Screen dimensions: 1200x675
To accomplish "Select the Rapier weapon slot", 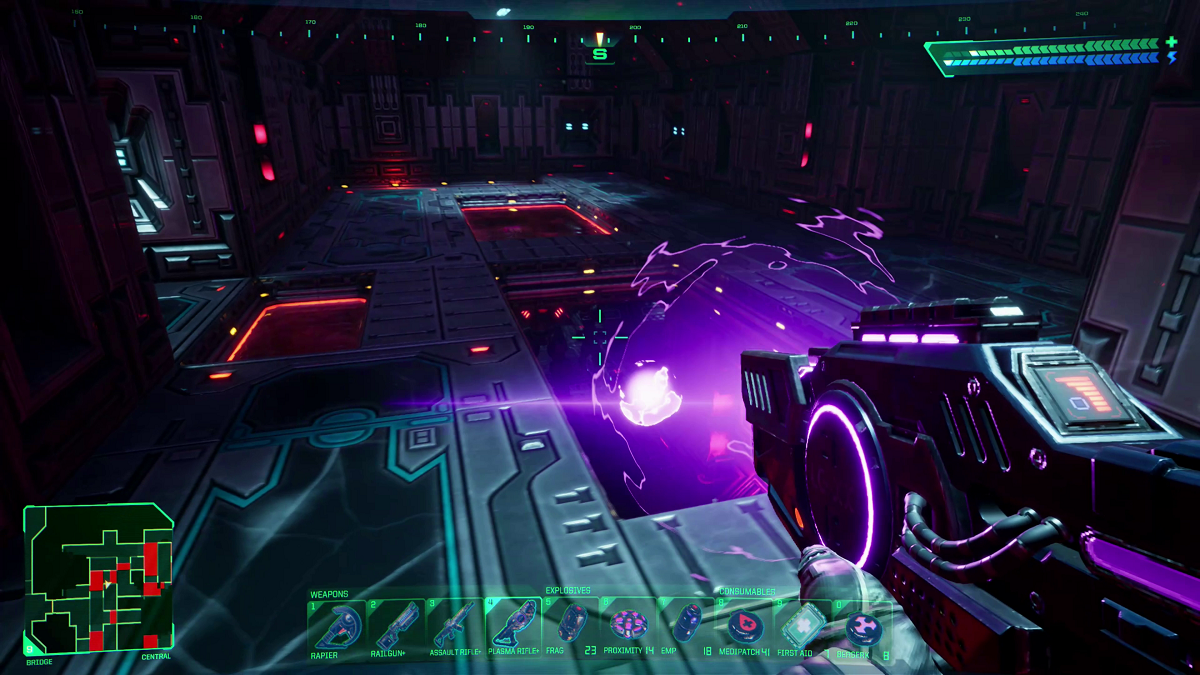I will [x=337, y=626].
